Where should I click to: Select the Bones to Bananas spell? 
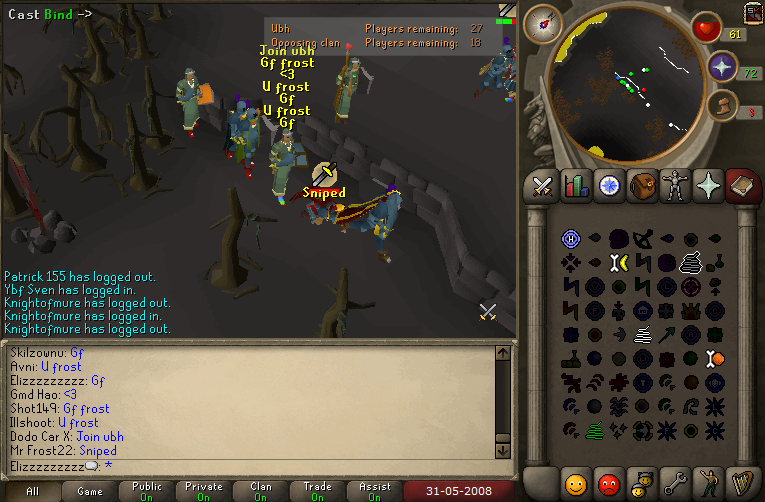pyautogui.click(x=618, y=262)
